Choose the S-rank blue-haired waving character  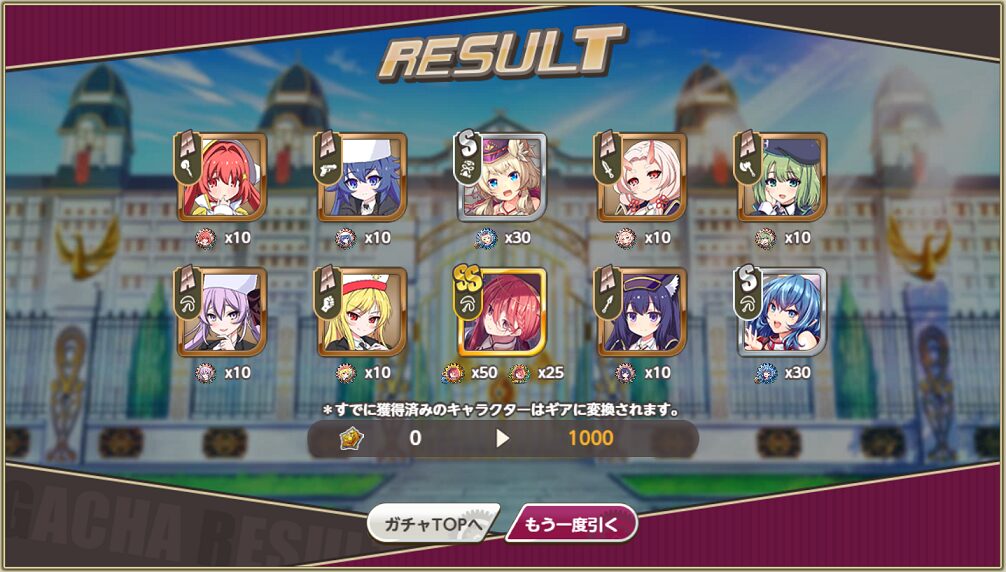coord(783,312)
